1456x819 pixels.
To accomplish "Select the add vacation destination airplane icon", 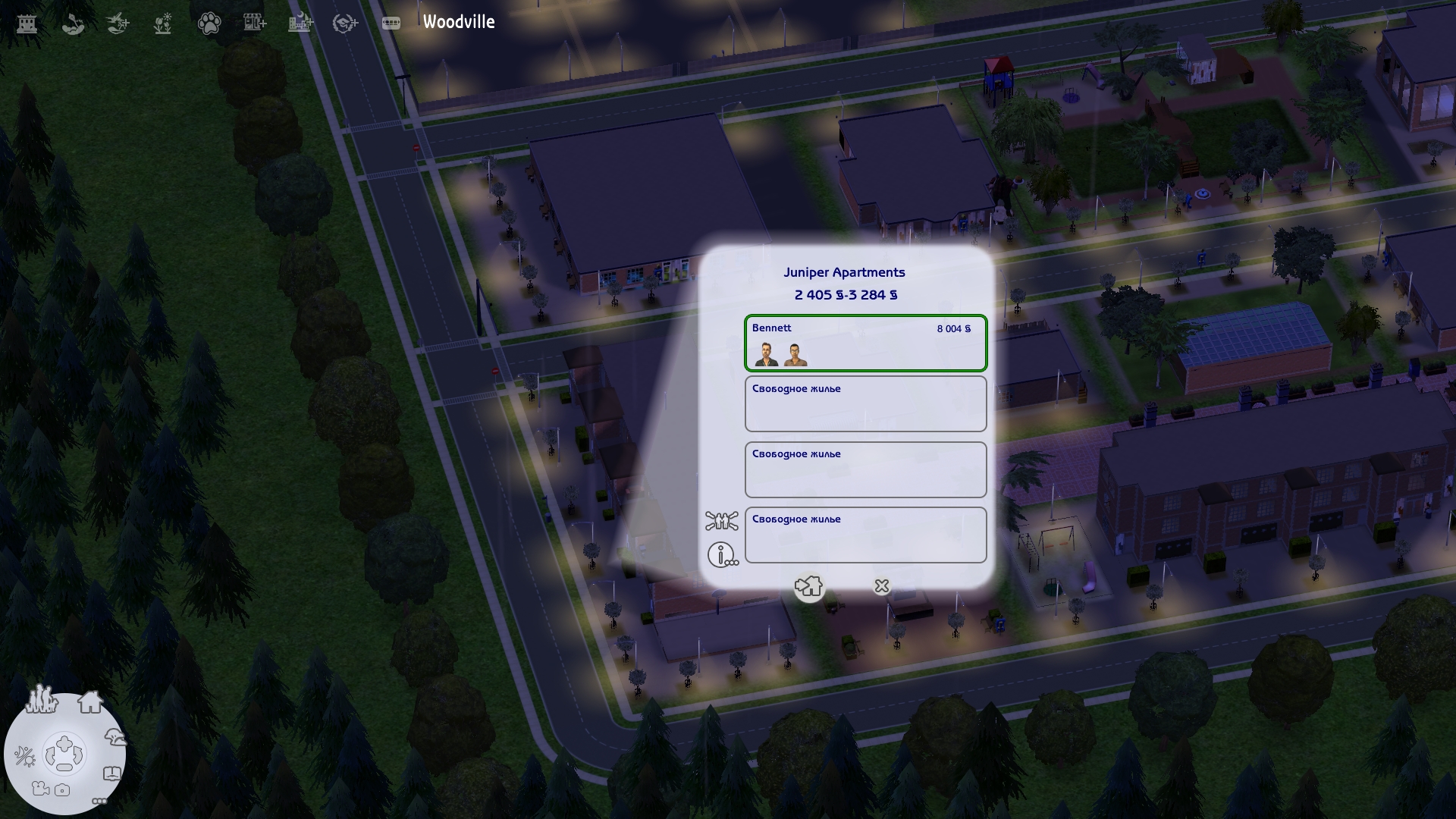I will [x=116, y=24].
